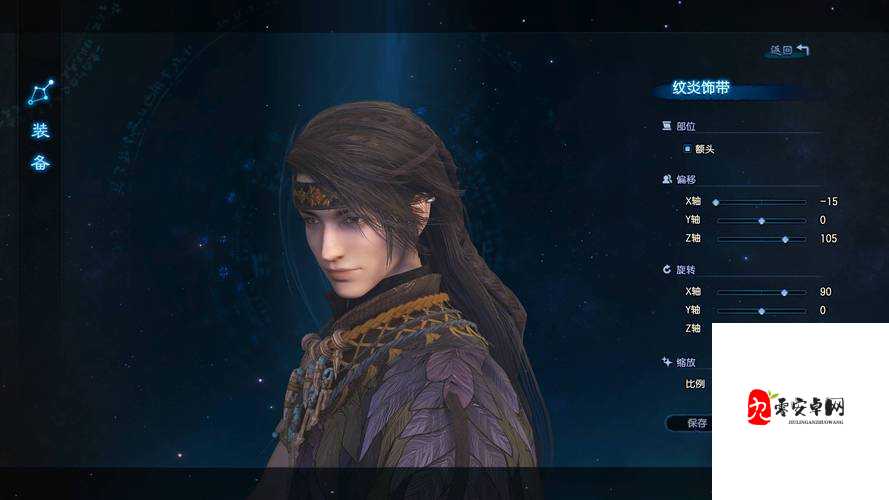Click the offset Z轴 slider
The height and width of the screenshot is (500, 889).
click(x=760, y=239)
